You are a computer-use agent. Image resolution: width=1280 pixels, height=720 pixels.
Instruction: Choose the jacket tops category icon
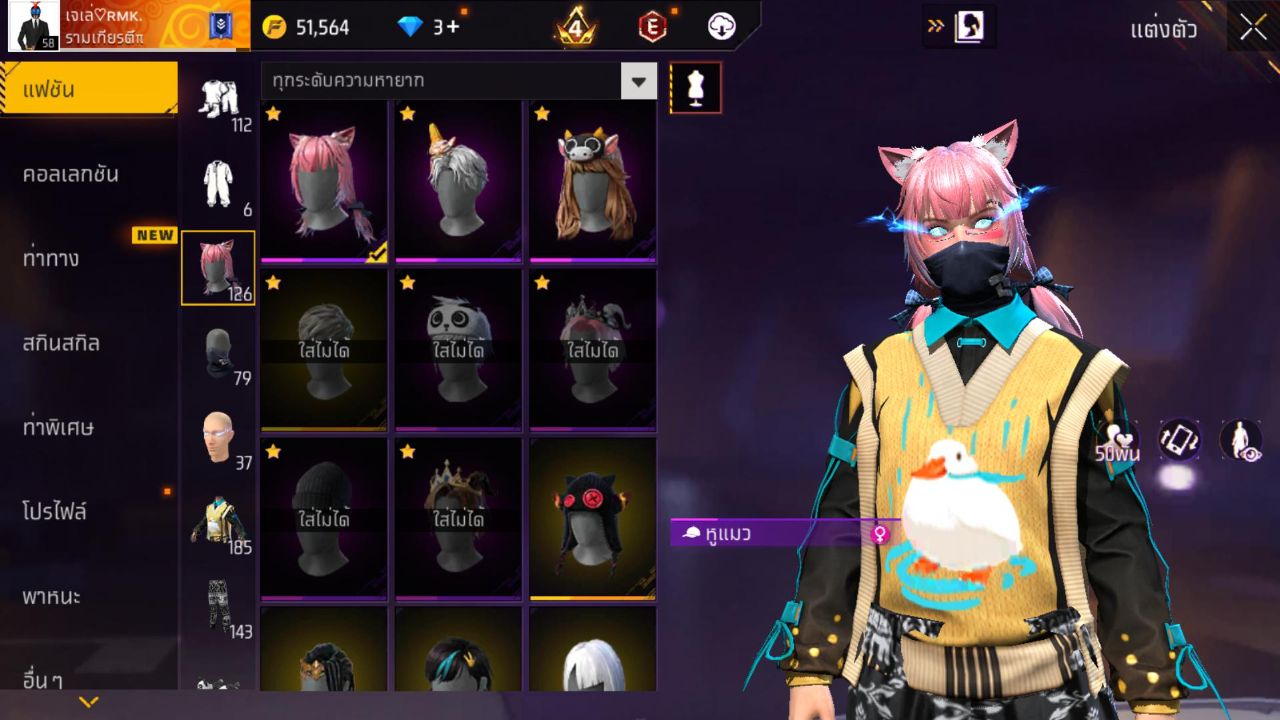218,522
